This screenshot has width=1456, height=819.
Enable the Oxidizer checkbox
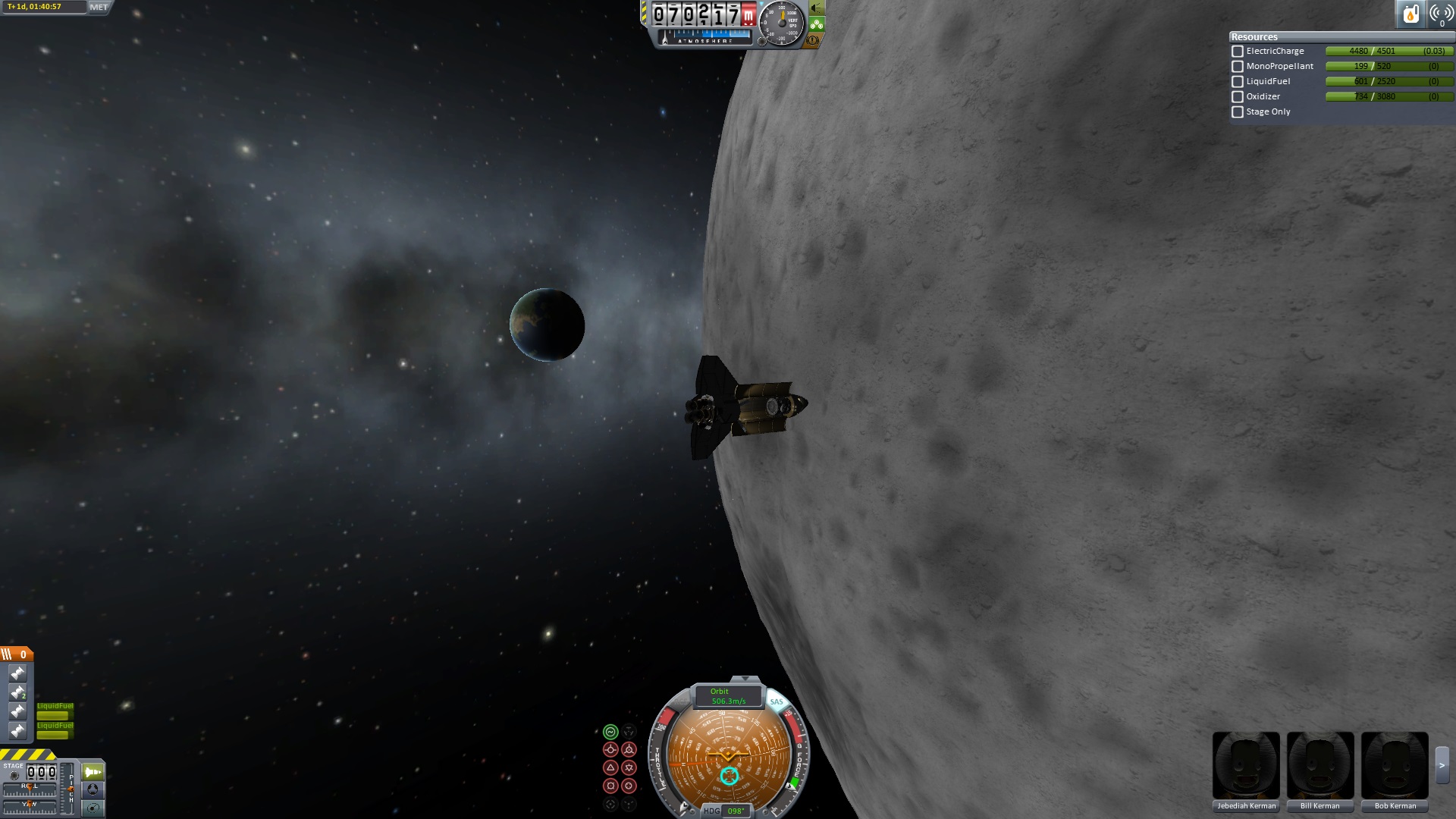tap(1238, 97)
